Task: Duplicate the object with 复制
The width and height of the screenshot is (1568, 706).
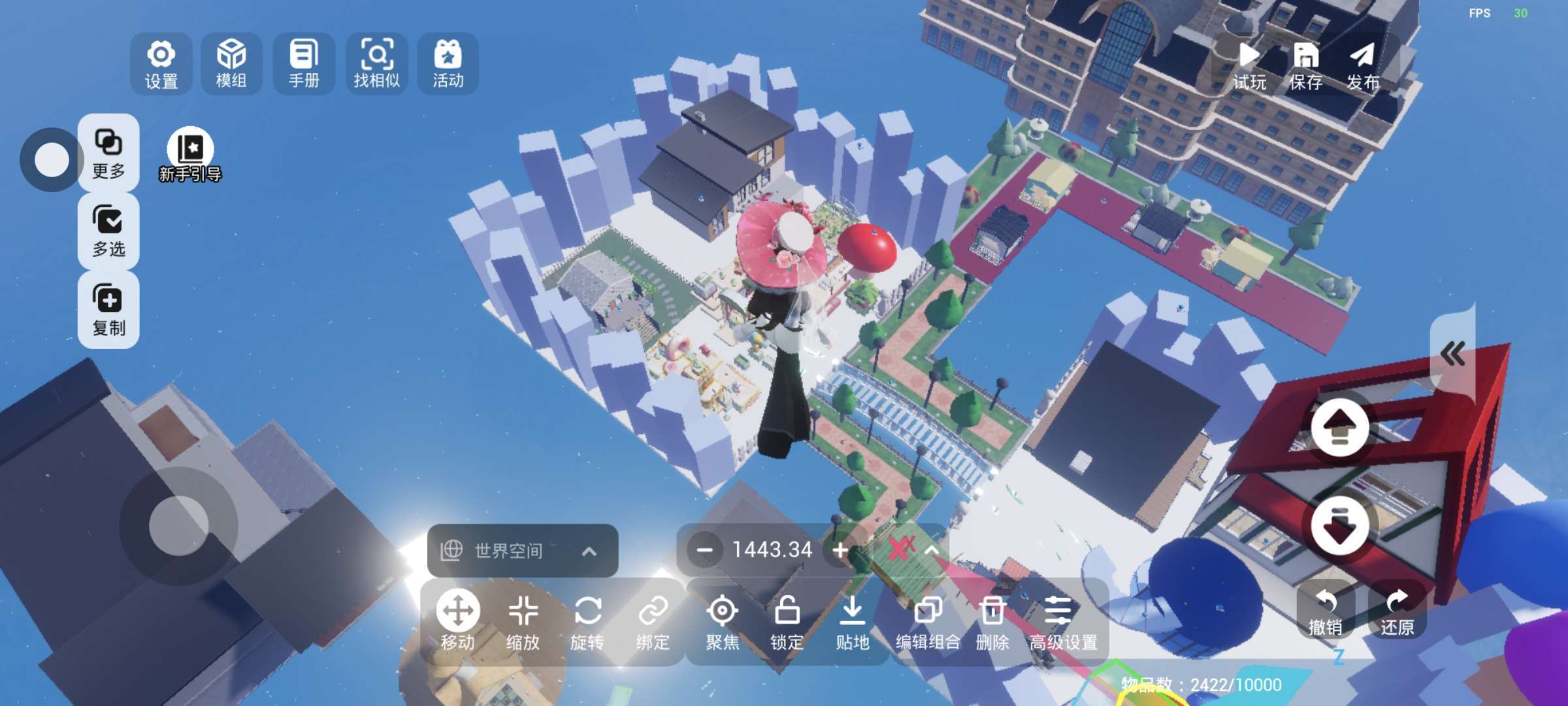Action: click(108, 309)
